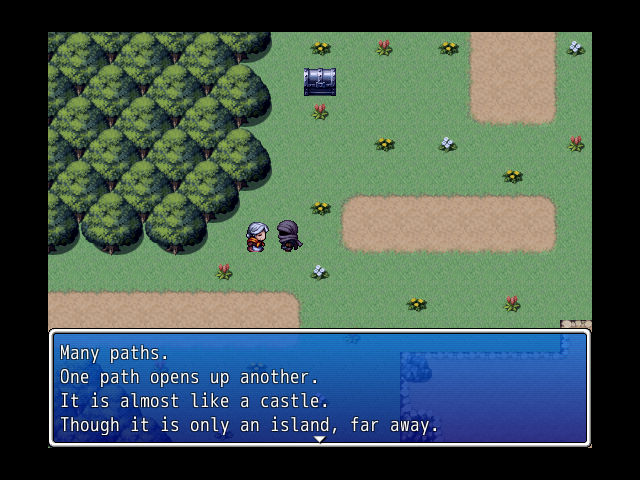Click the dialogue message box
Viewport: 640px width, 480px height.
tap(319, 388)
